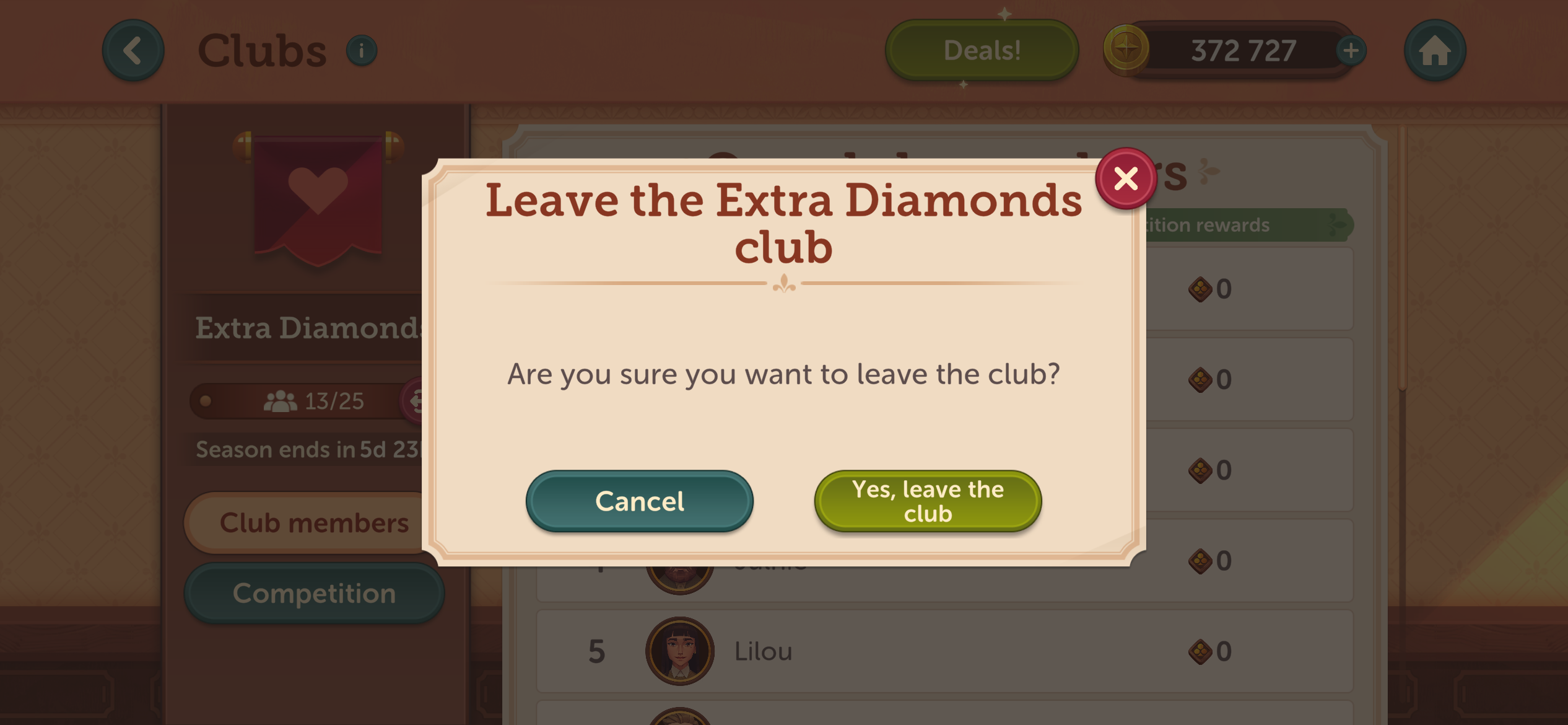Image resolution: width=1568 pixels, height=725 pixels.
Task: Tap the back arrow on Clubs screen
Action: (133, 50)
